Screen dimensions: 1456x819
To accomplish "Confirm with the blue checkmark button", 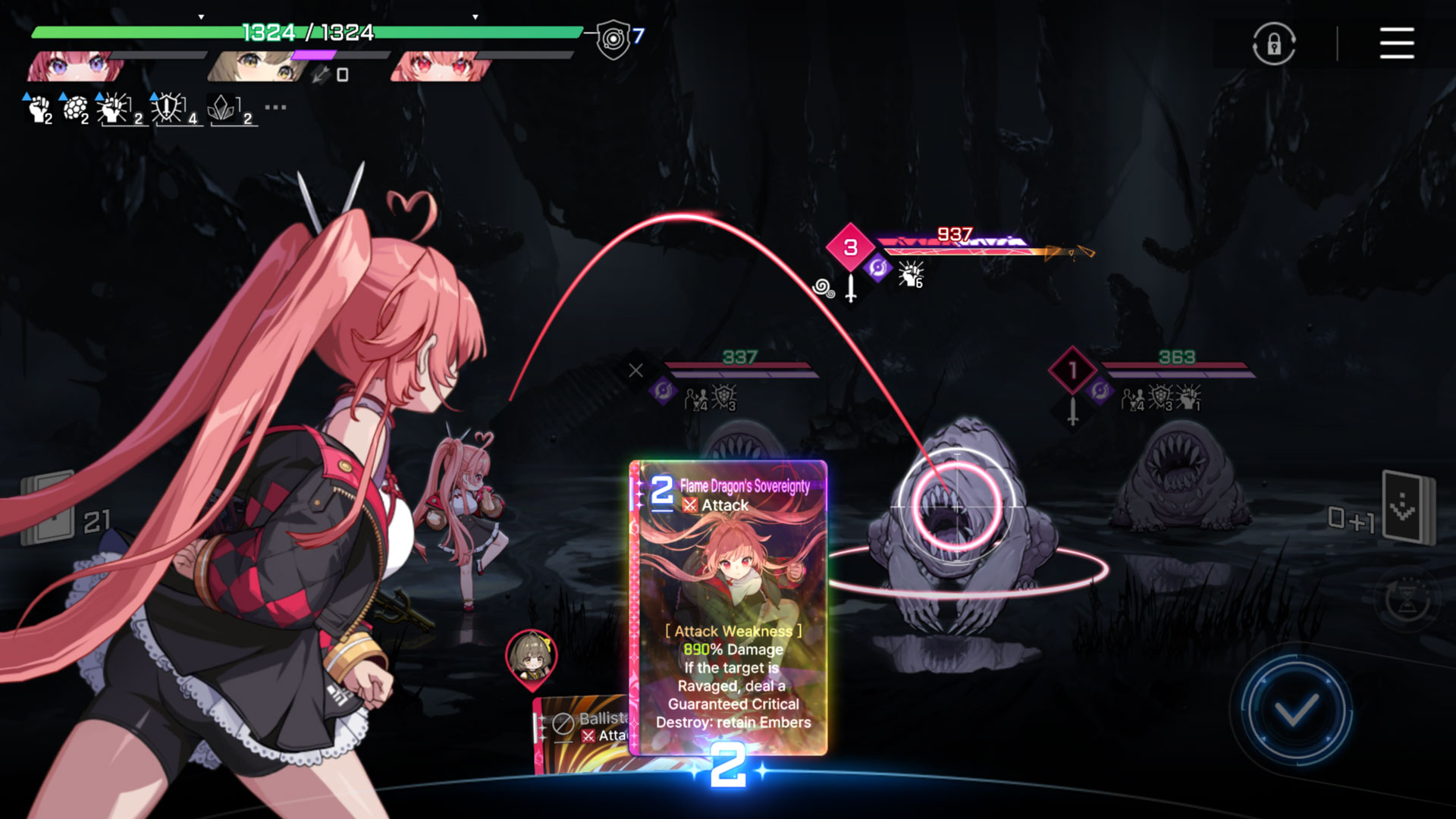I will (1295, 711).
